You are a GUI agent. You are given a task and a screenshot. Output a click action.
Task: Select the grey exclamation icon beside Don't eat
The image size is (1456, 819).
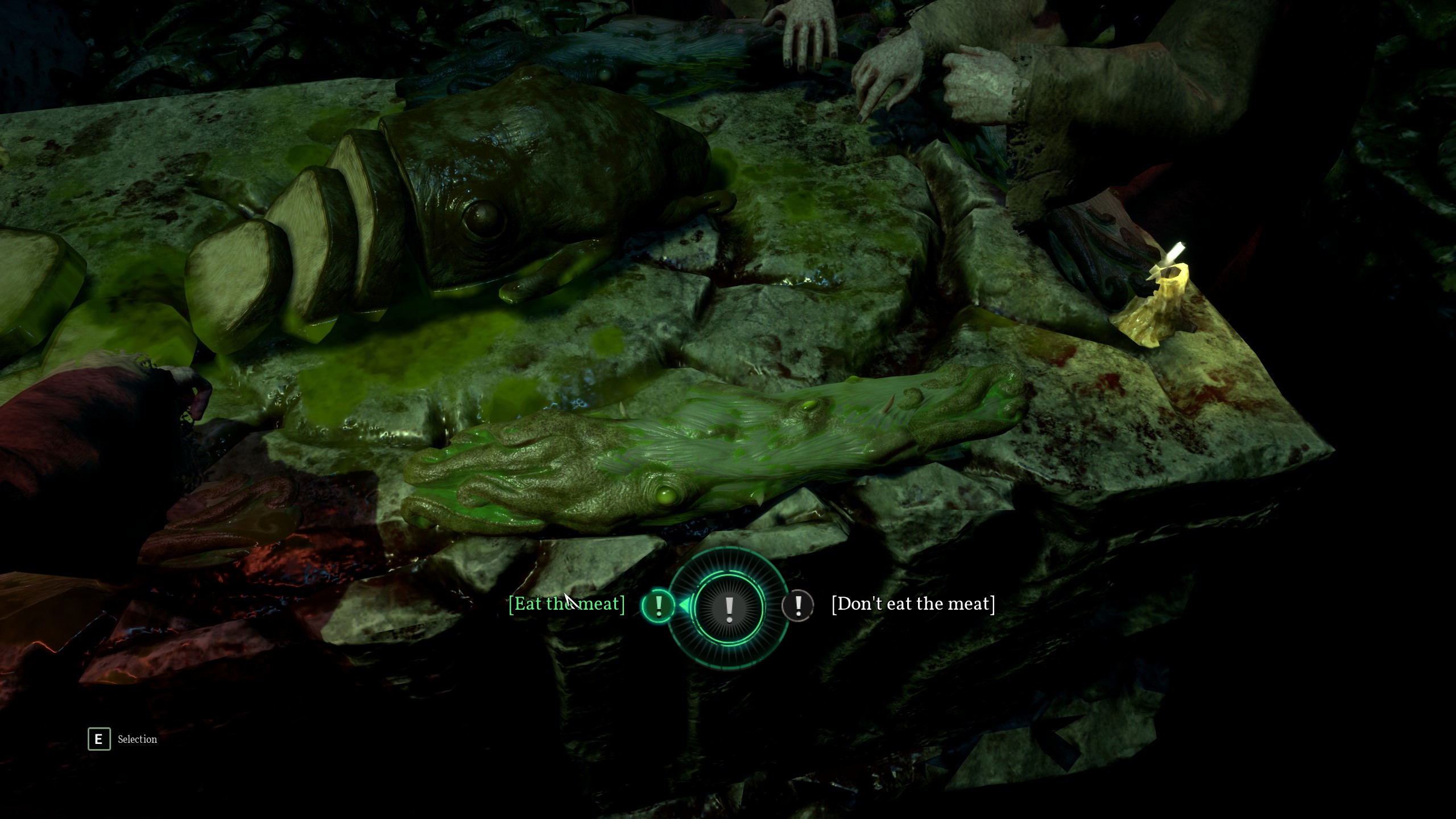[798, 605]
